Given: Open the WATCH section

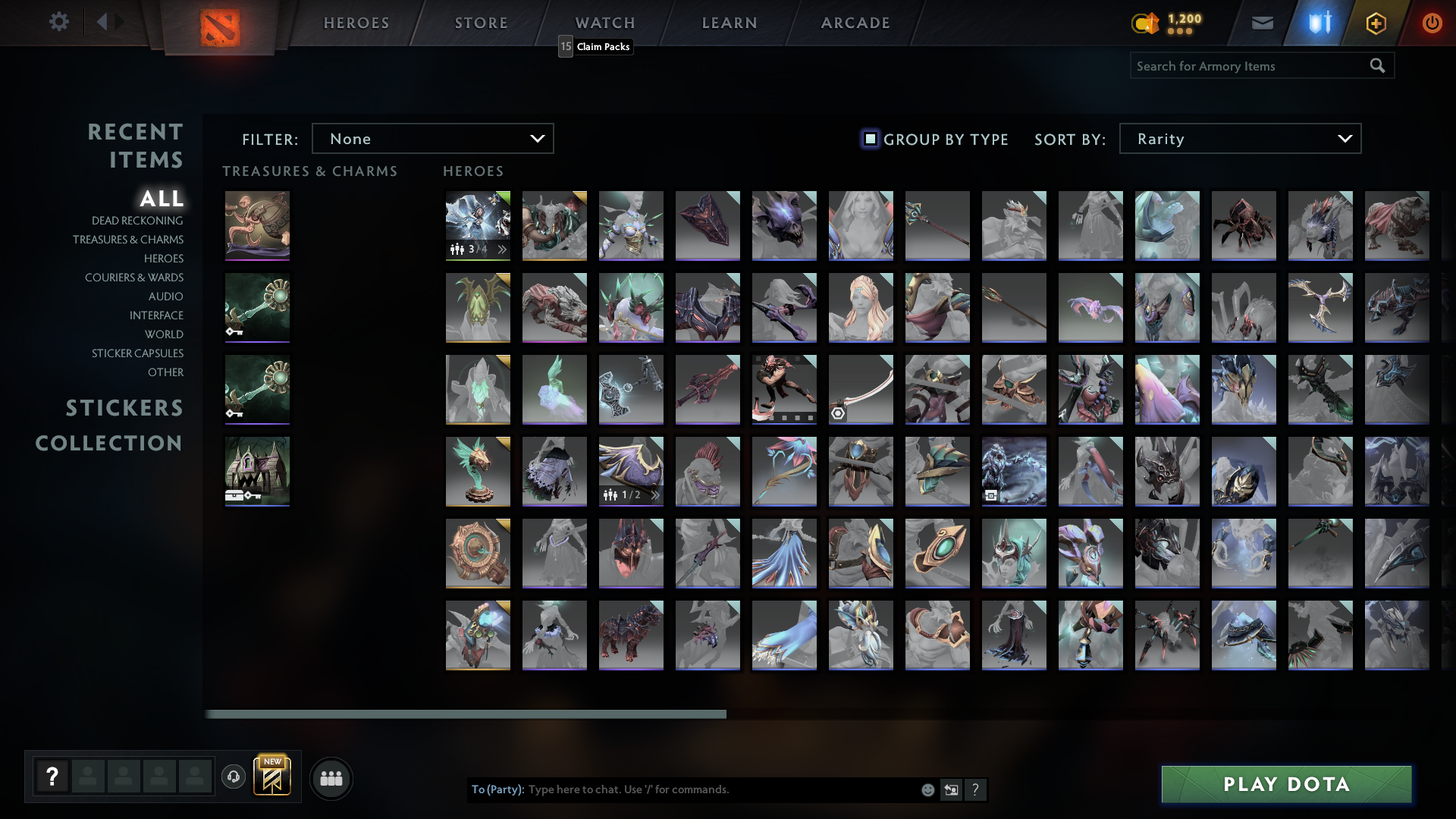Looking at the screenshot, I should (x=605, y=23).
